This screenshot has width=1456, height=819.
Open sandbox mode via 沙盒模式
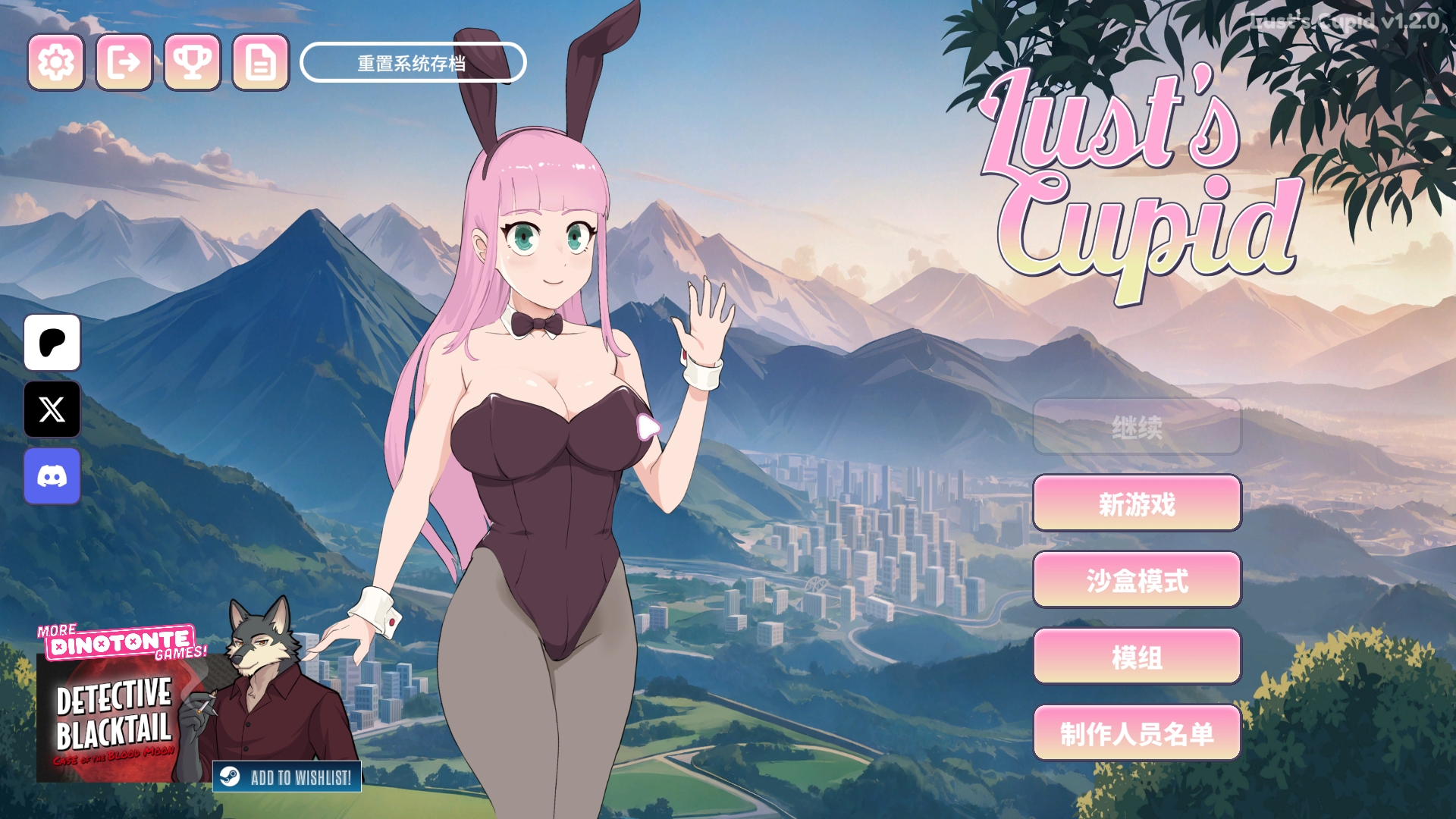(x=1136, y=580)
